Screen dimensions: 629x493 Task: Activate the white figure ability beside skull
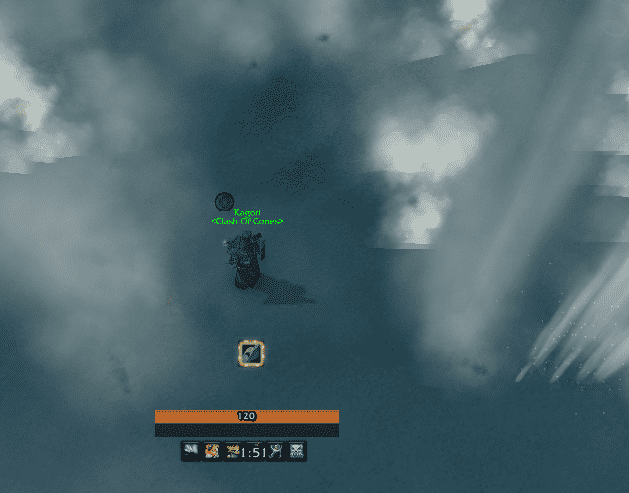[275, 452]
